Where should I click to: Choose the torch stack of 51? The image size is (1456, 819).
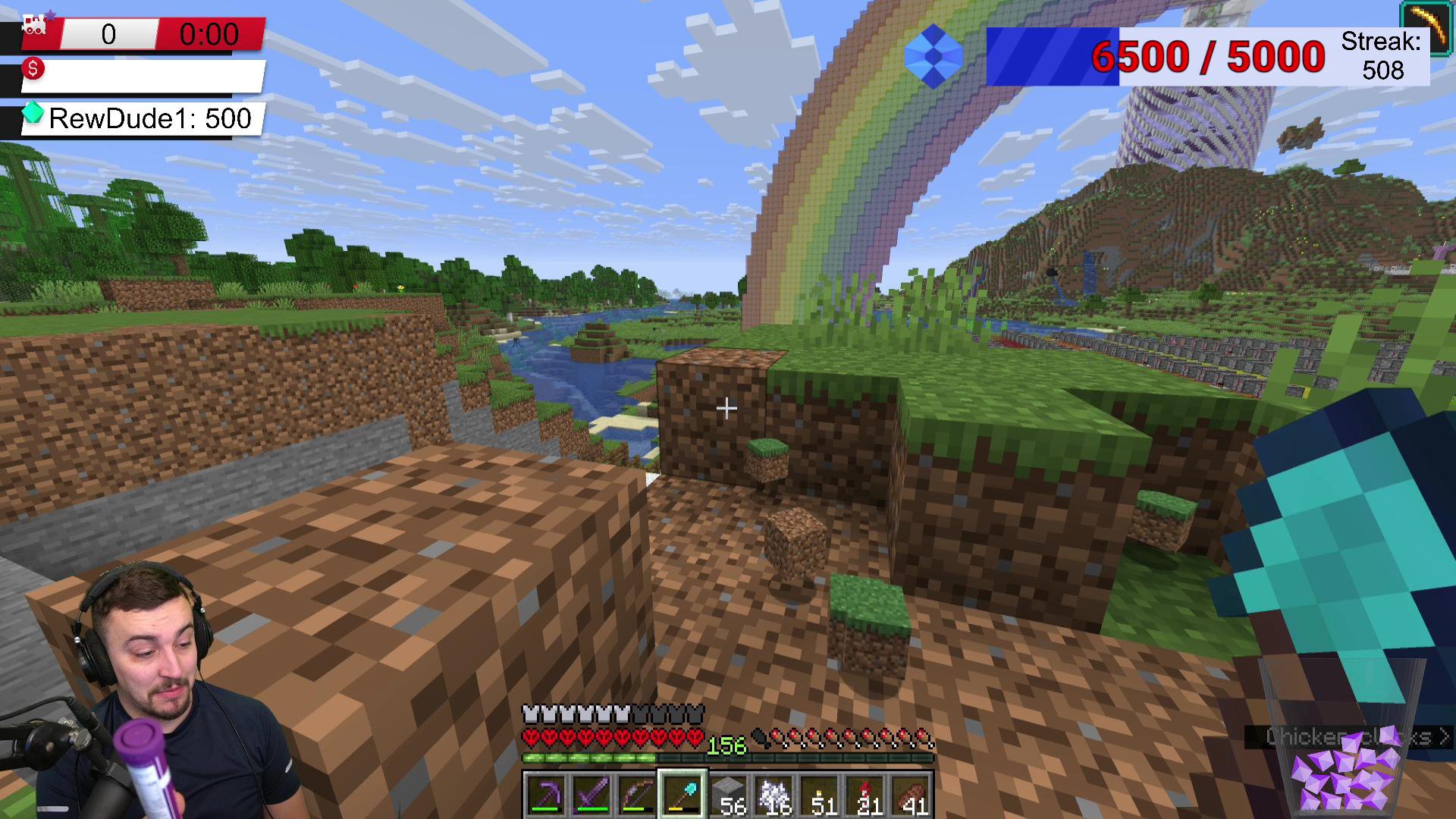click(821, 795)
